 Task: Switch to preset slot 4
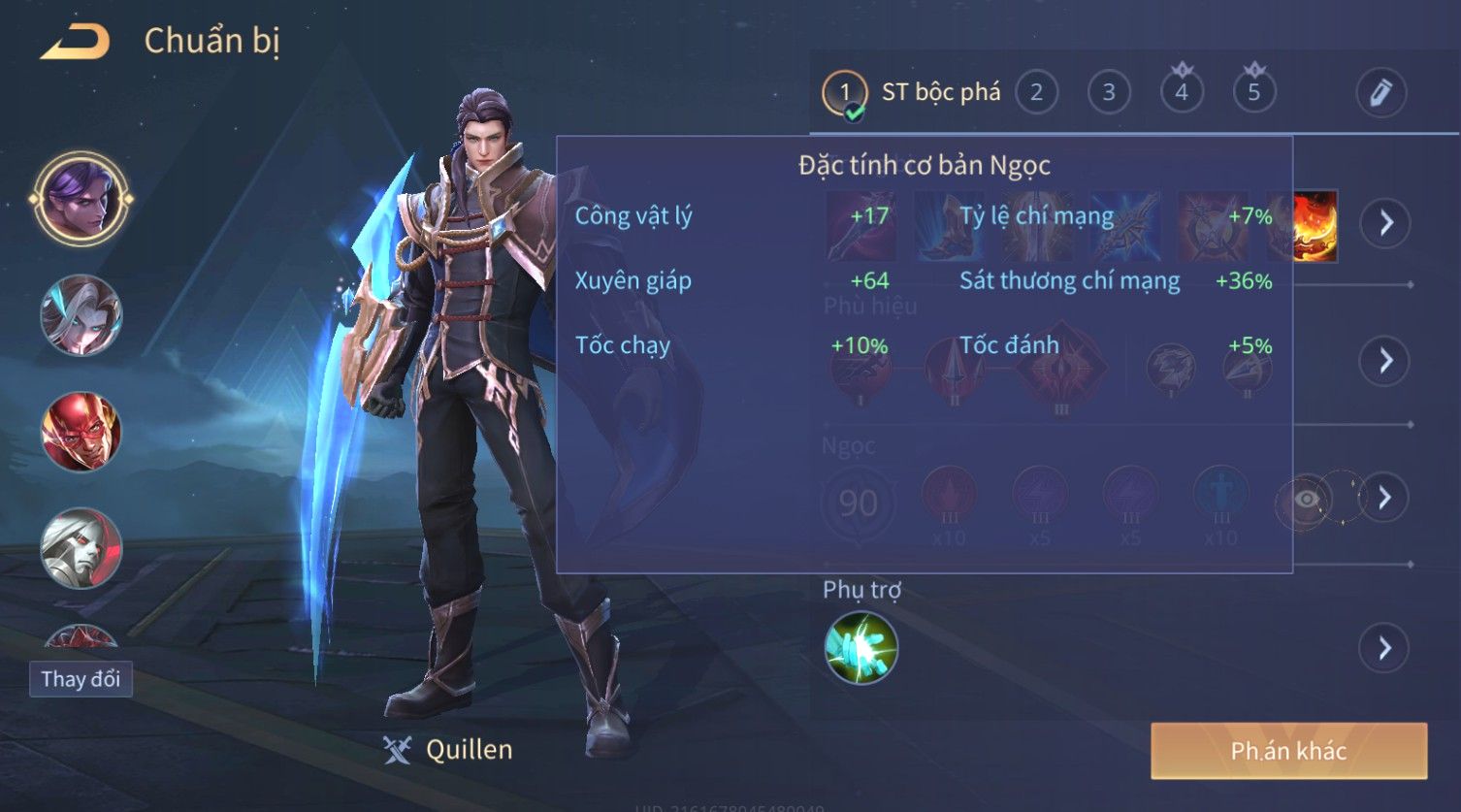(x=1182, y=93)
